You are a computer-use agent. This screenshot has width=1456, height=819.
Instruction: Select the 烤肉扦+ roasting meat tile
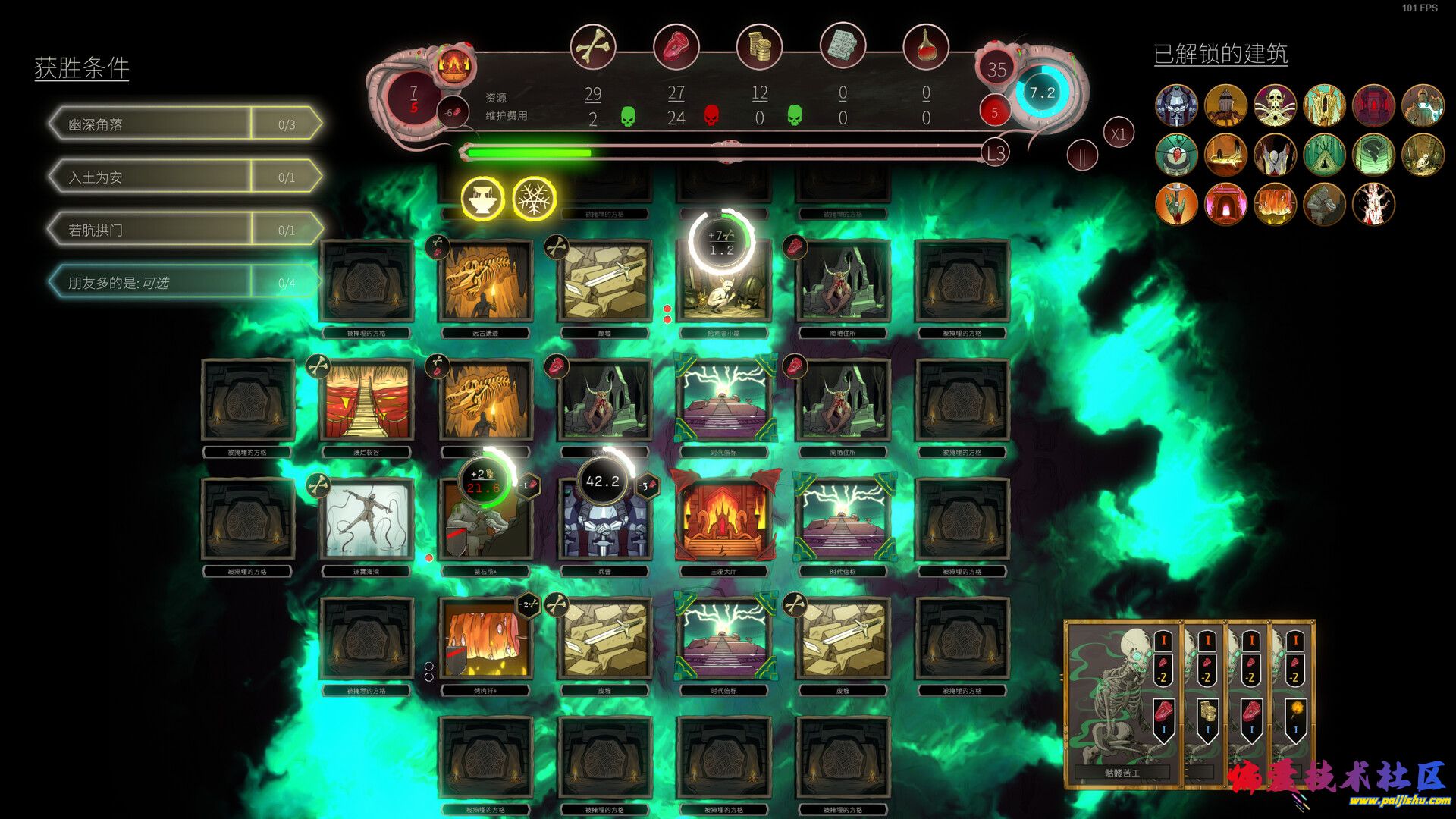pyautogui.click(x=485, y=638)
